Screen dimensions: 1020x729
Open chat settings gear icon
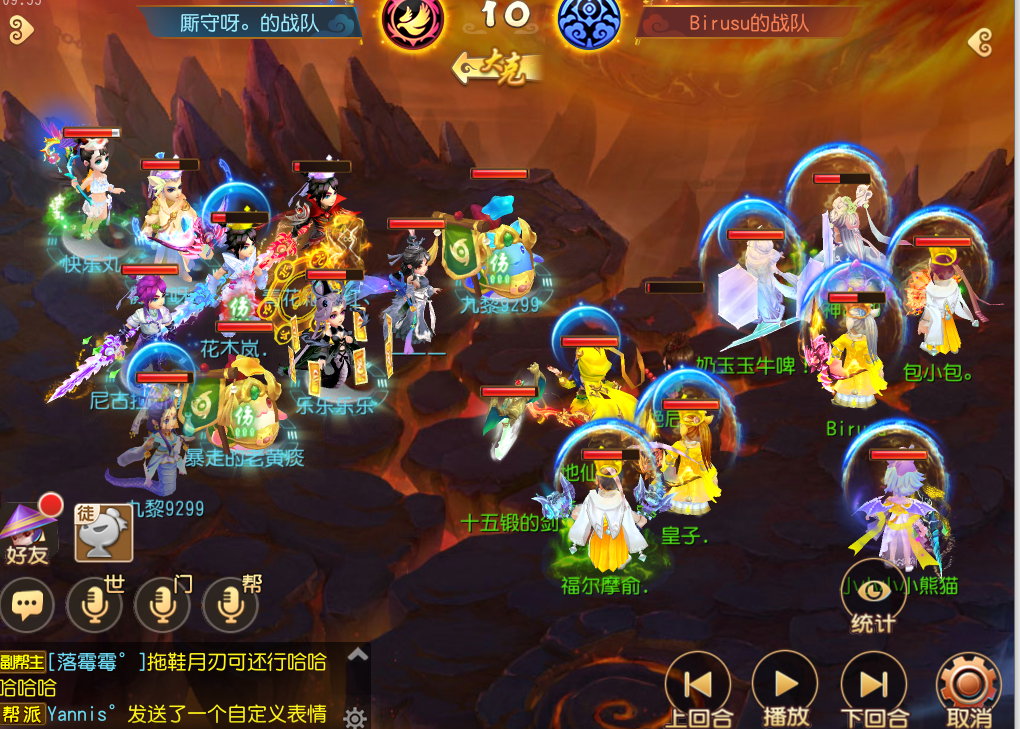point(355,716)
